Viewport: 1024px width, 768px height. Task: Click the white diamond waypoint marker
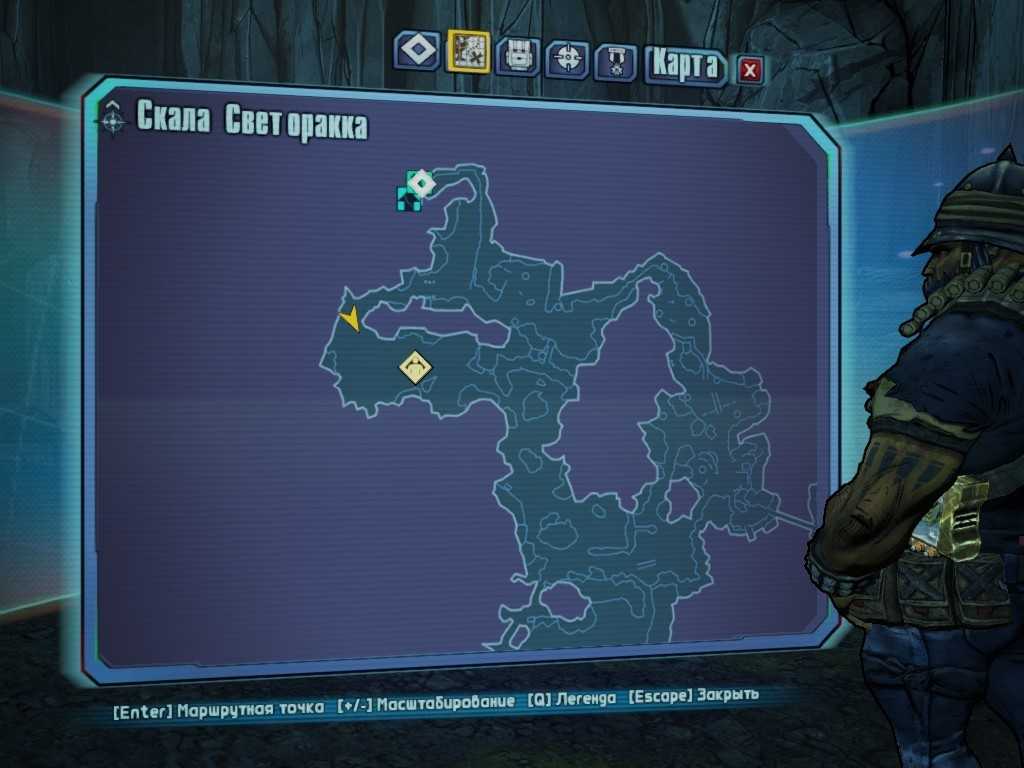point(422,183)
